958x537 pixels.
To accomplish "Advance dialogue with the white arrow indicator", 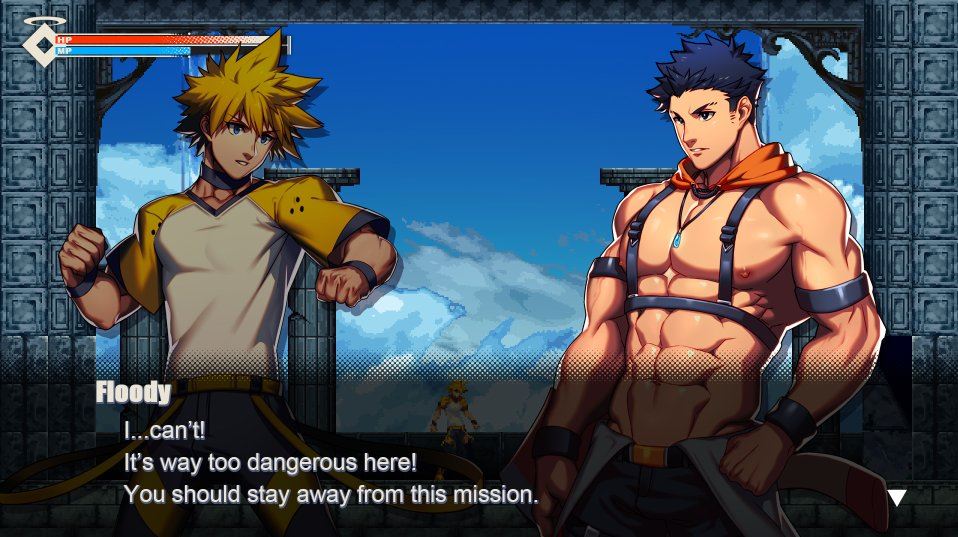I will click(897, 497).
